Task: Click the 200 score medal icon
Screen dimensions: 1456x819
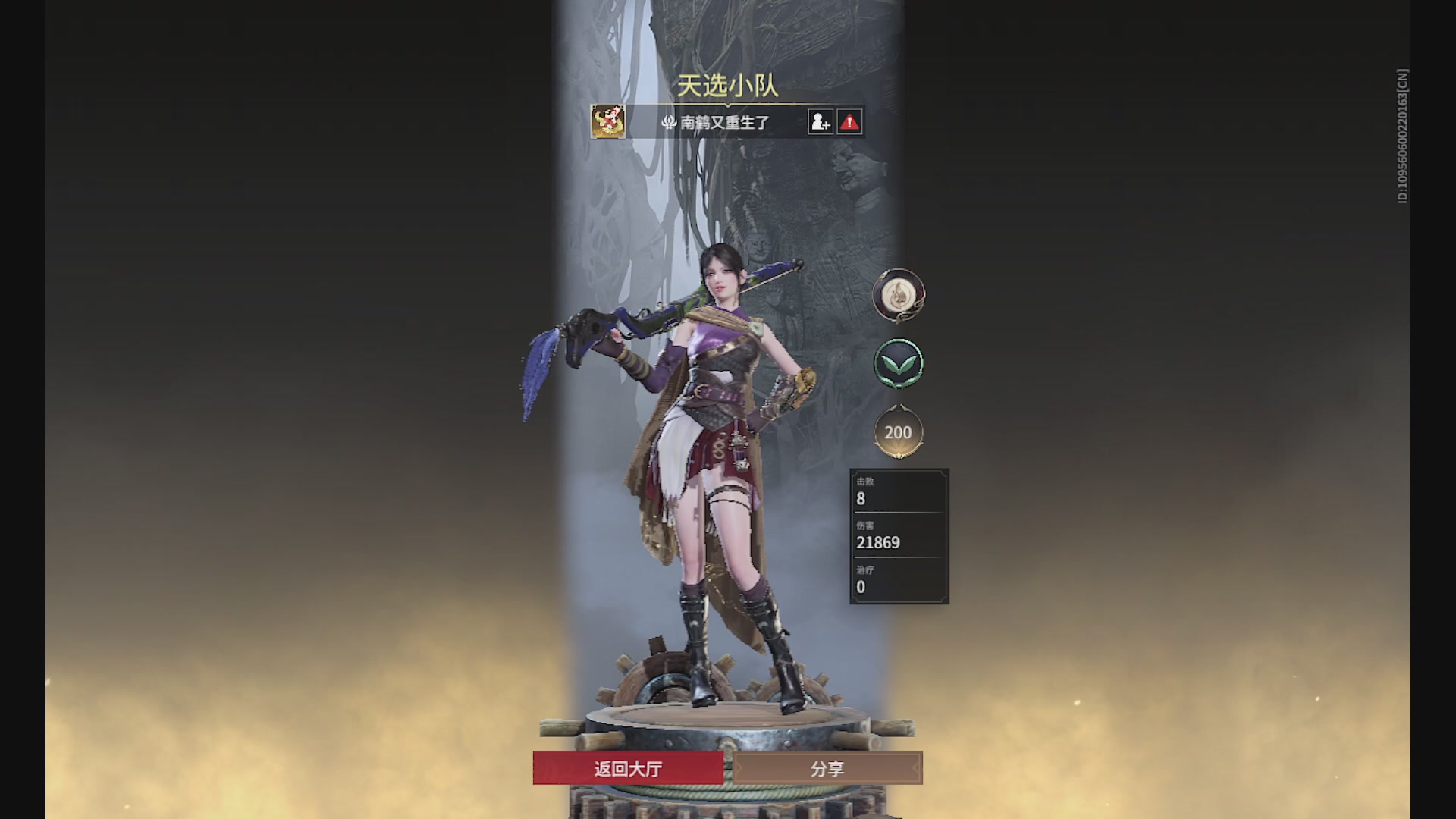Action: [x=899, y=431]
